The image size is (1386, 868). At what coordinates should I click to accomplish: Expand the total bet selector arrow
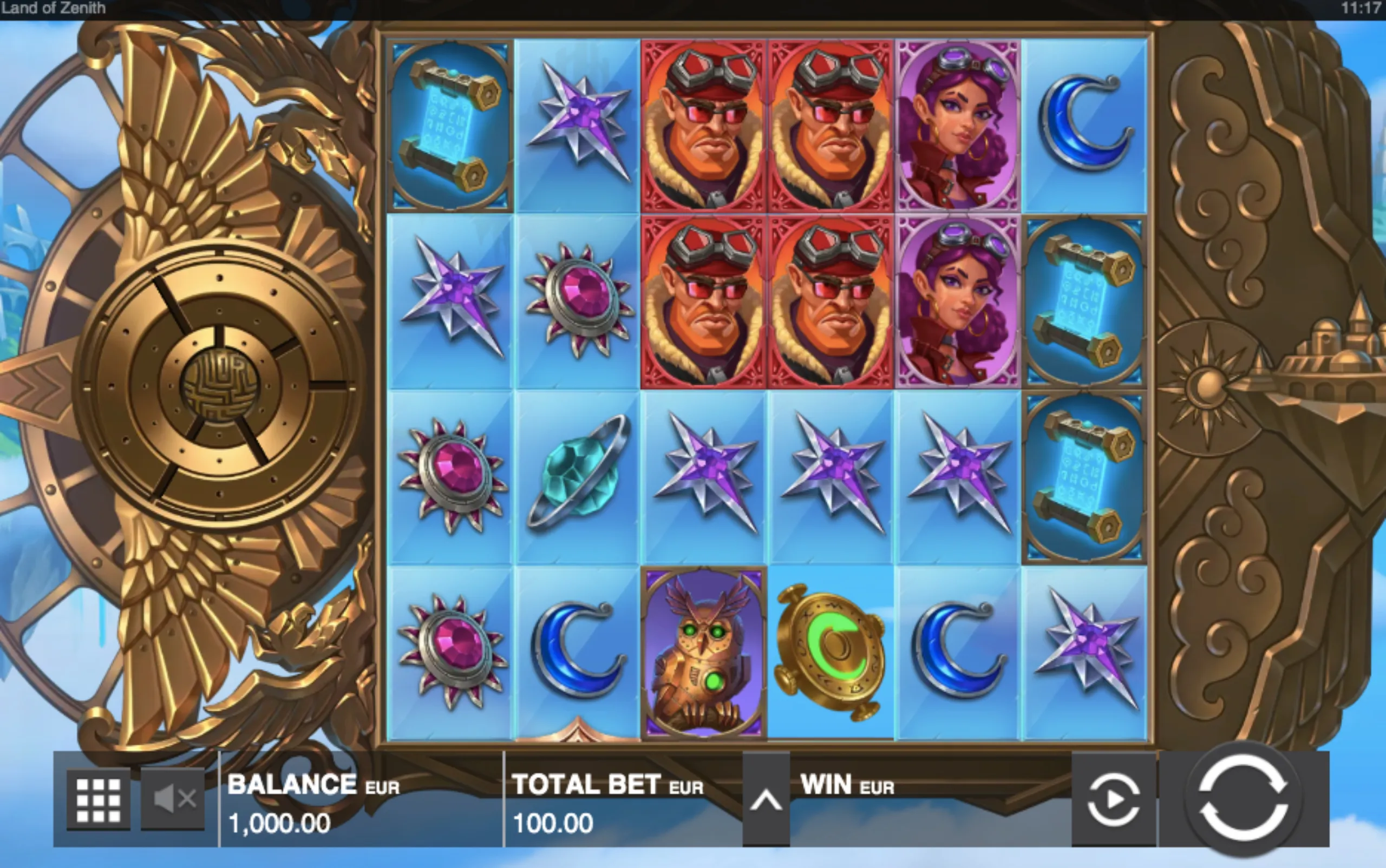point(766,800)
